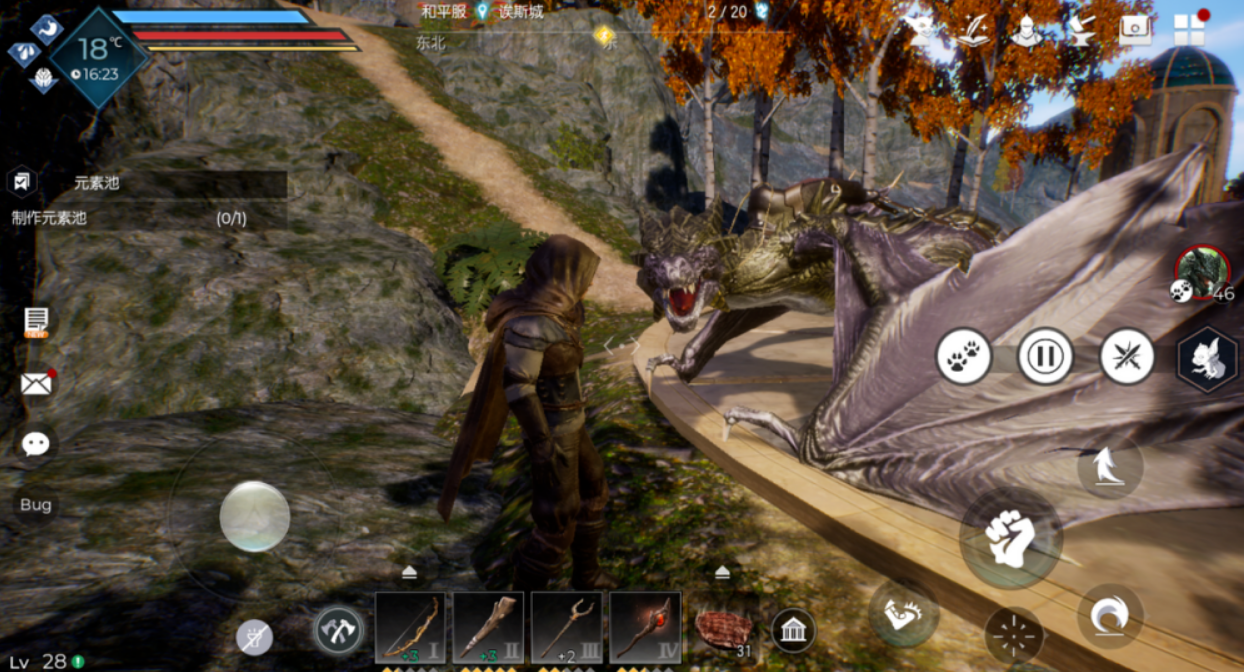
Task: Open the chat speech bubble
Action: 36,443
